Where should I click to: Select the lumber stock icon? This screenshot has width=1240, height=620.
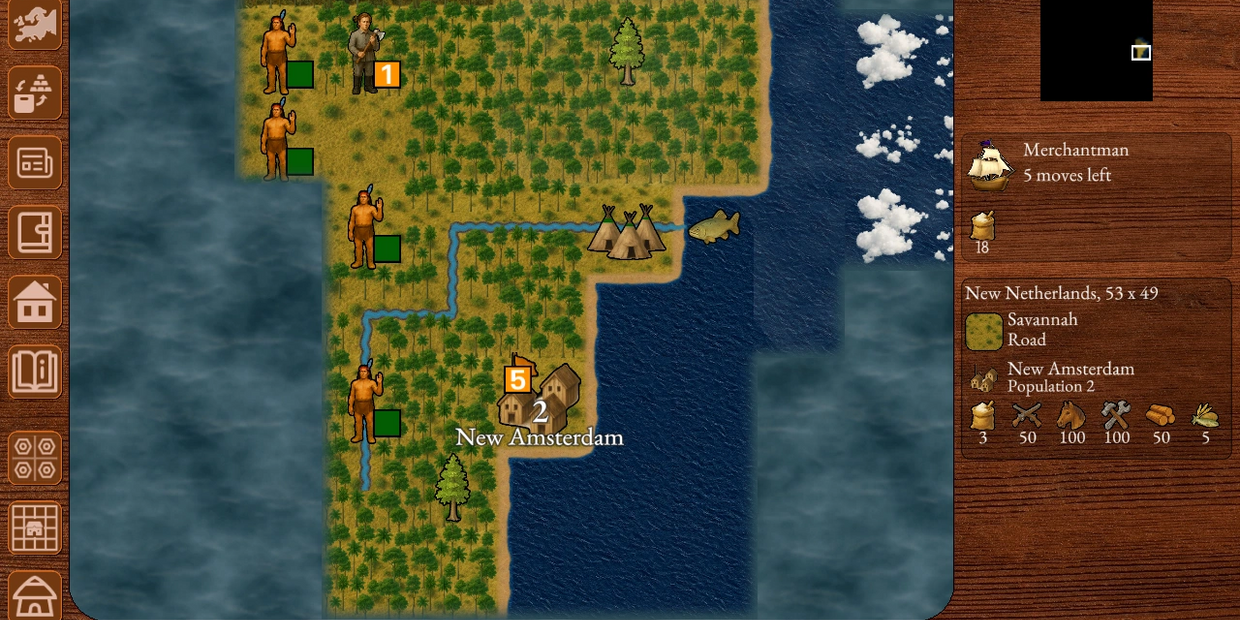point(1161,415)
